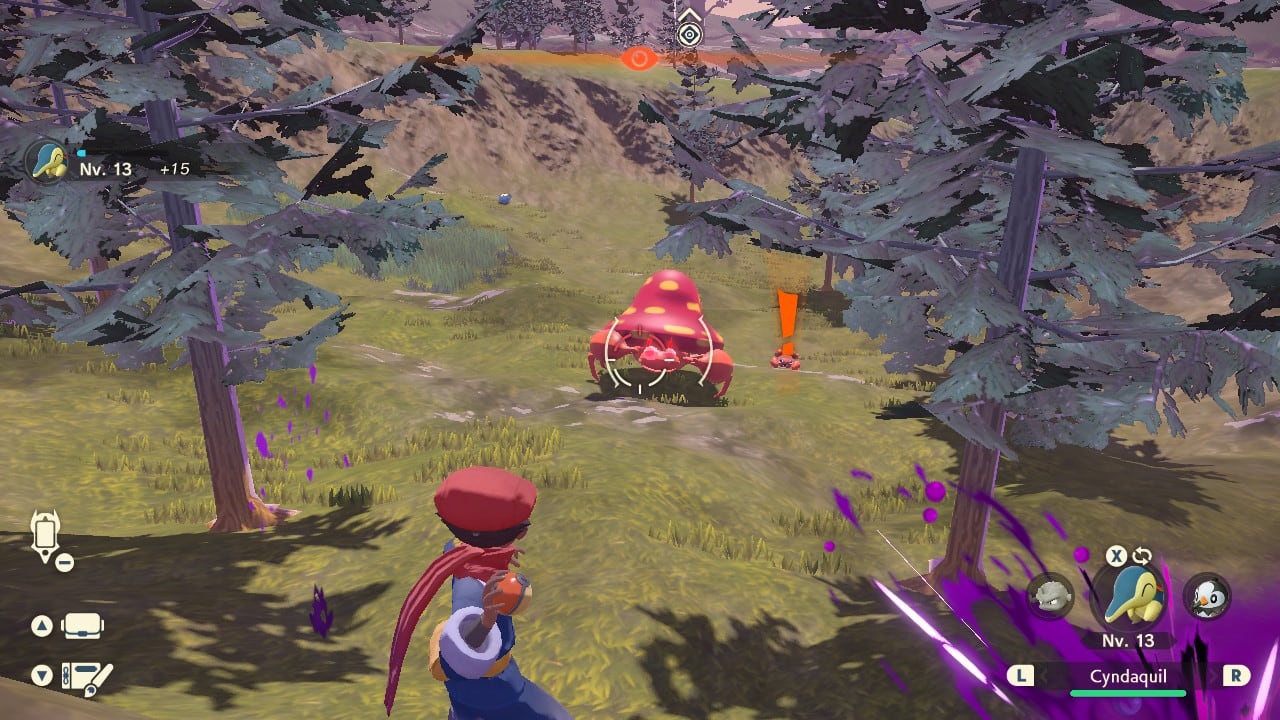The height and width of the screenshot is (720, 1280).
Task: Open the satchel bag icon
Action: tap(83, 626)
